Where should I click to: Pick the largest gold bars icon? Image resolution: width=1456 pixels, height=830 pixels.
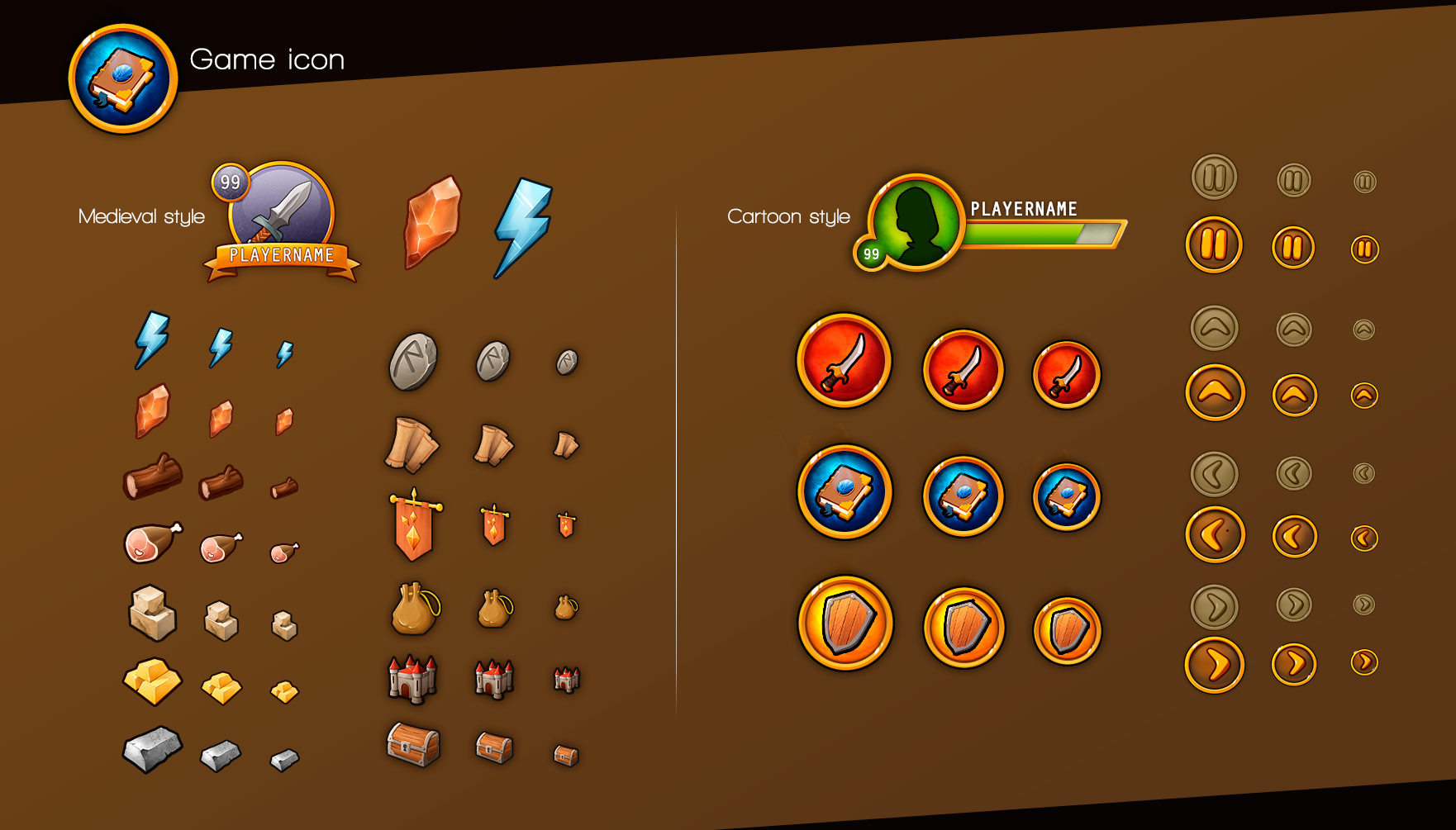tap(153, 681)
